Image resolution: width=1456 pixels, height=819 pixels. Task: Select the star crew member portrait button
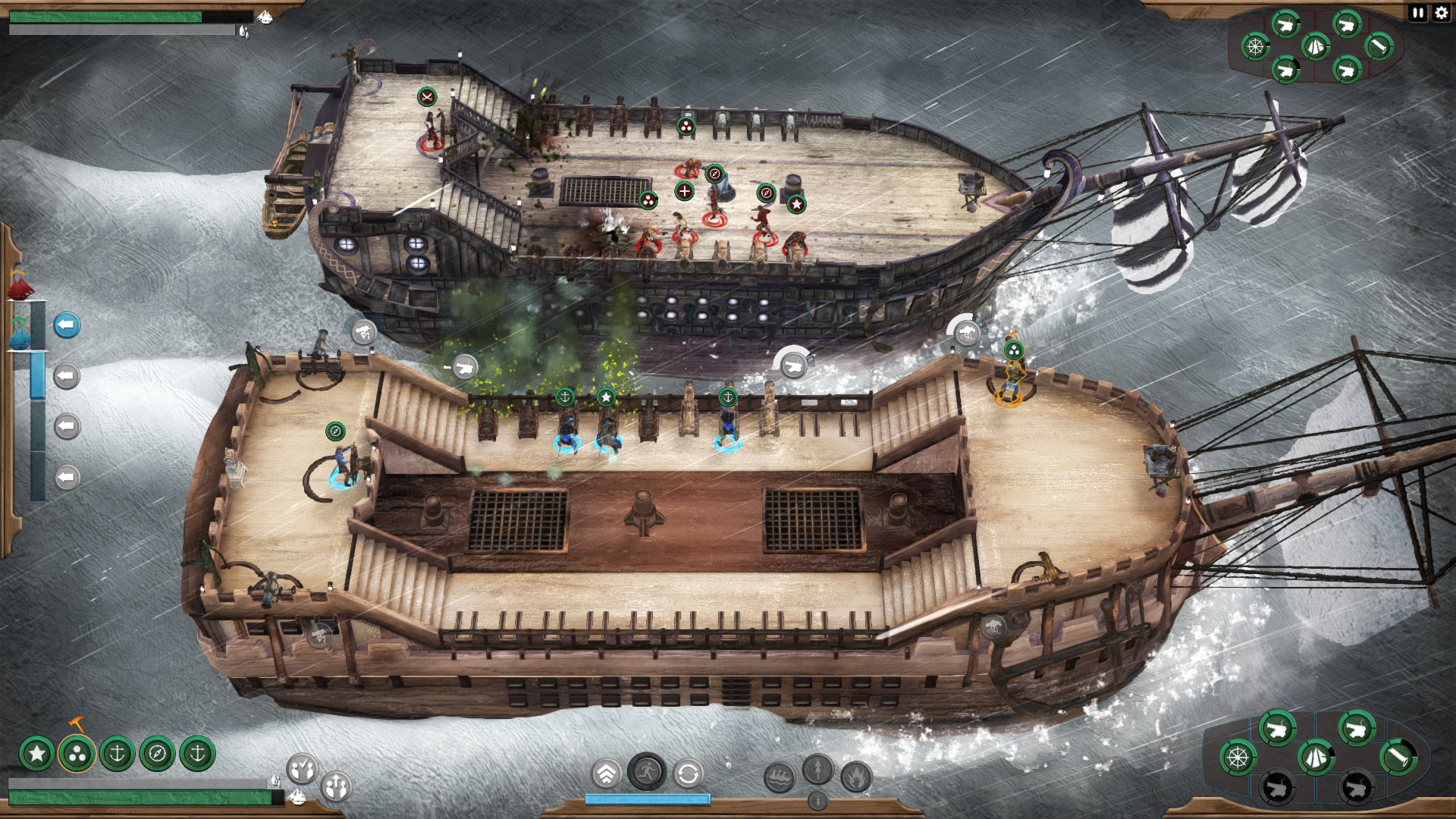(37, 754)
